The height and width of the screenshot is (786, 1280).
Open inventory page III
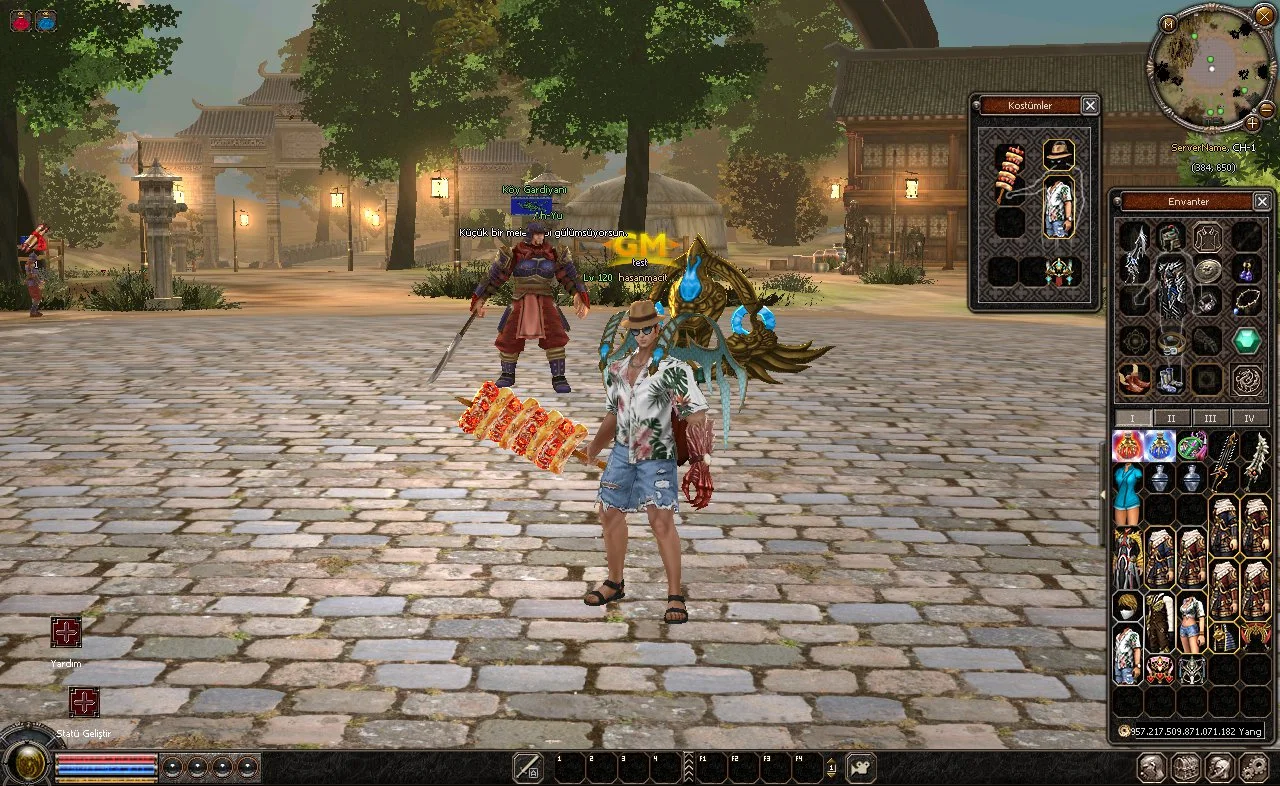click(x=1210, y=418)
